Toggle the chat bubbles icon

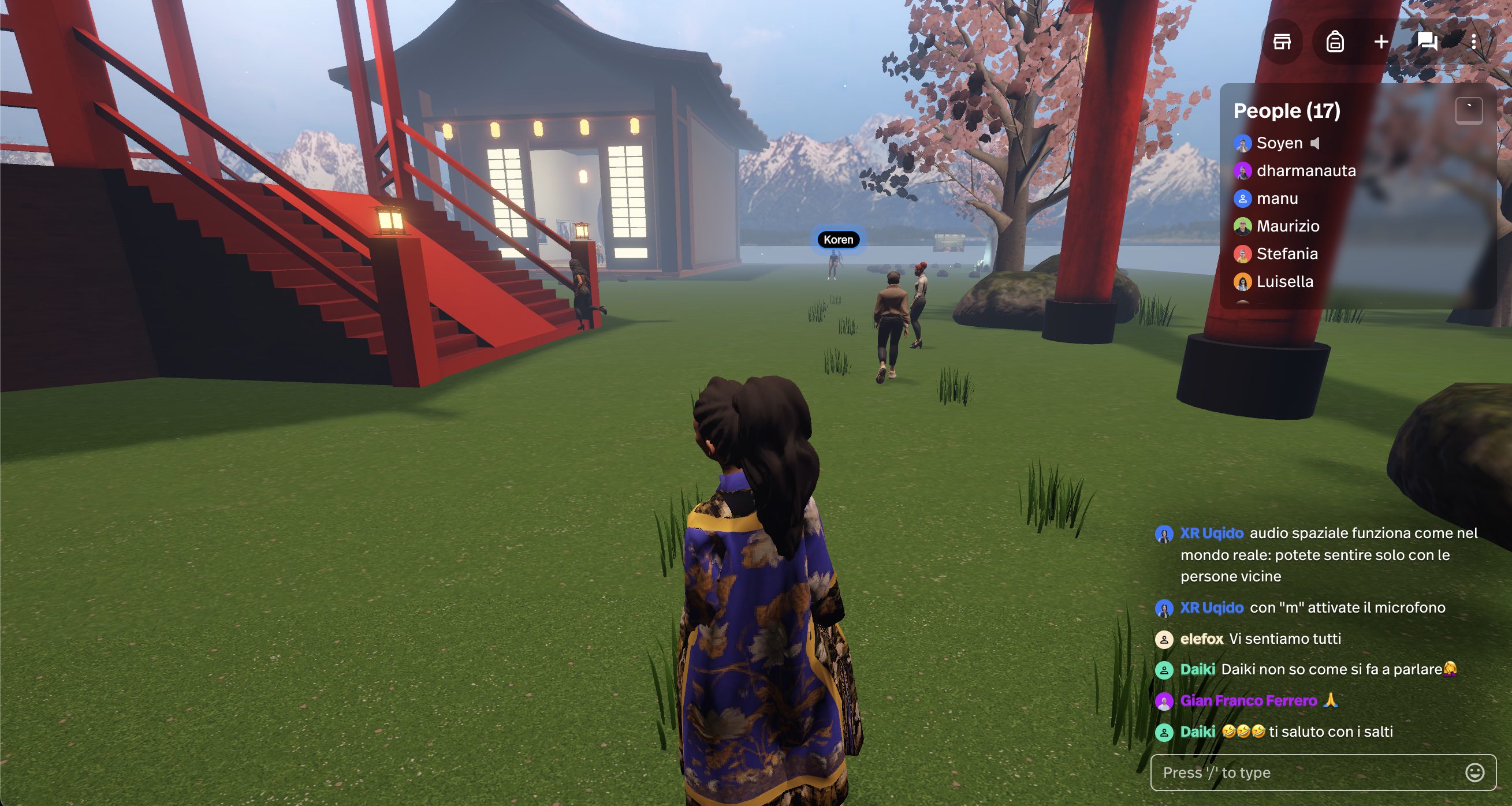click(1427, 42)
